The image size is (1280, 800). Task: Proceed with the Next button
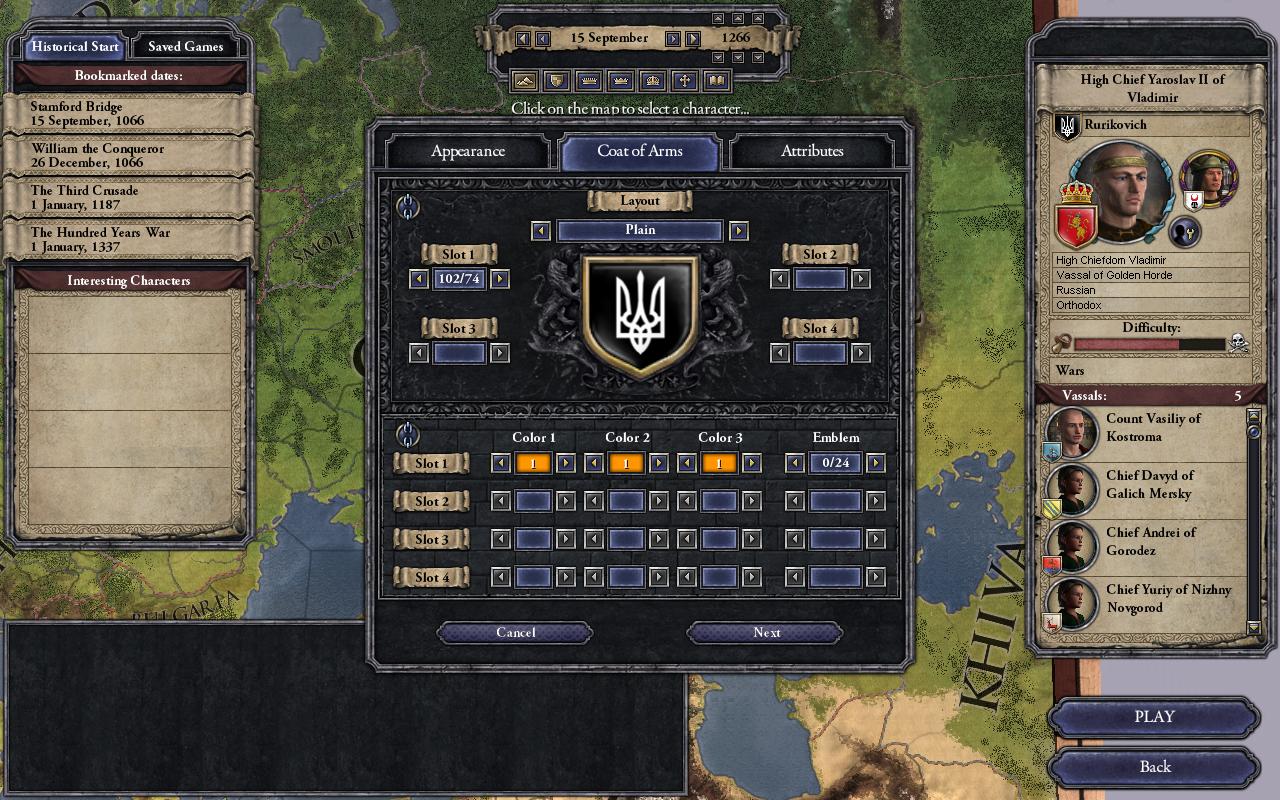tap(766, 632)
